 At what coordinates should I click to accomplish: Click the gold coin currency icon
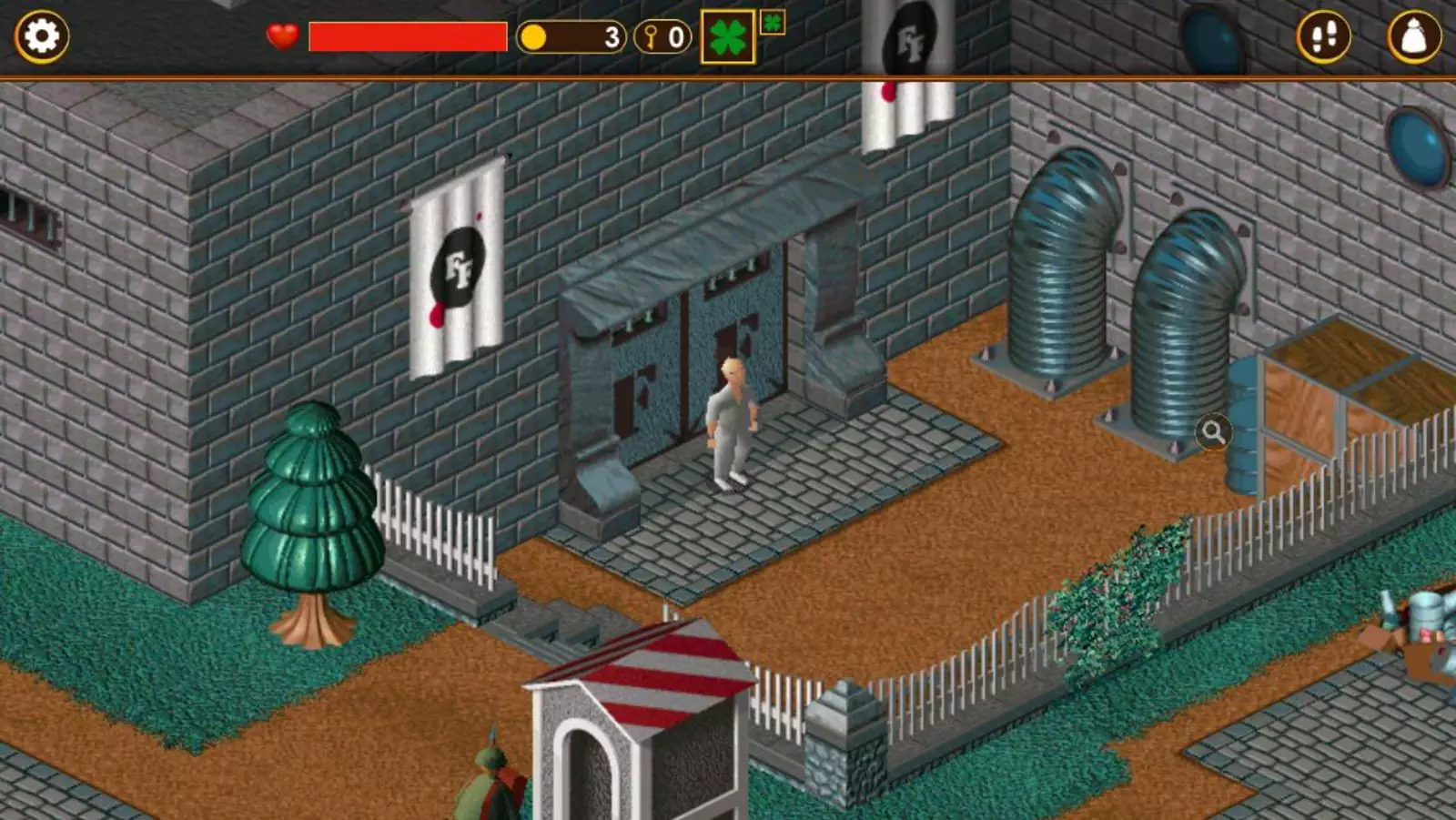[534, 38]
